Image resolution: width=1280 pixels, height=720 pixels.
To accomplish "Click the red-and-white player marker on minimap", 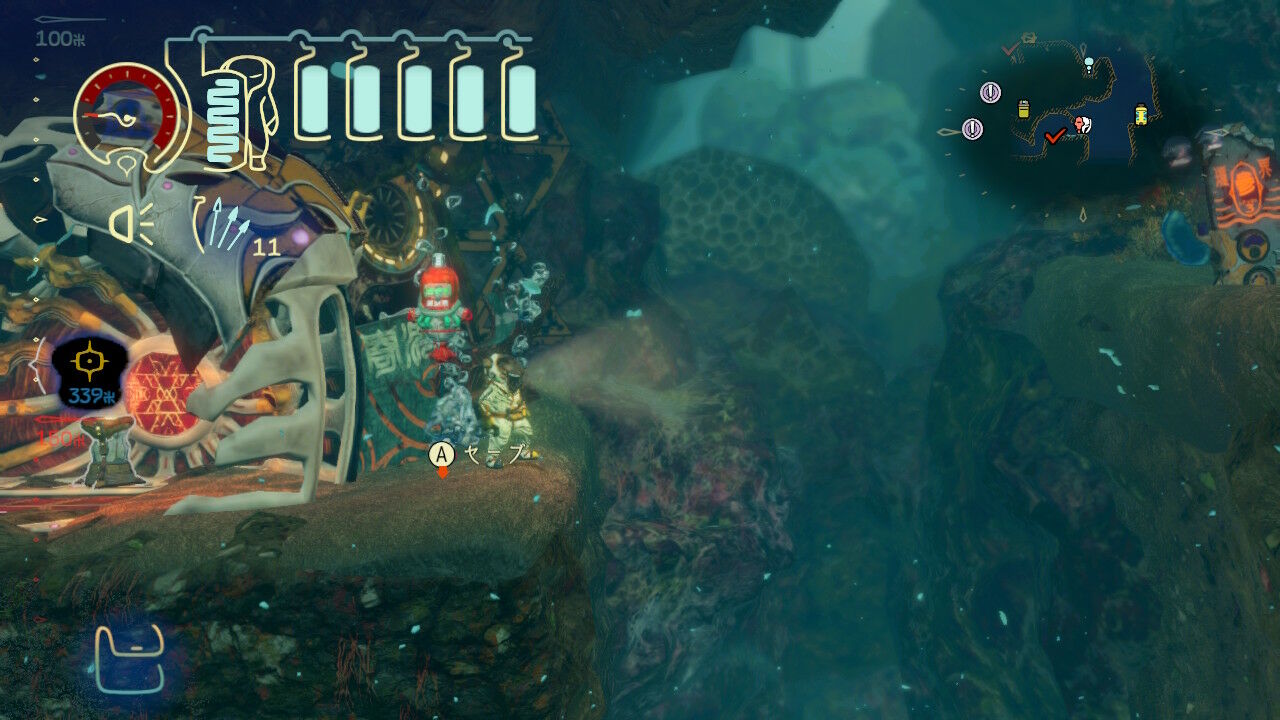I will coord(1082,125).
